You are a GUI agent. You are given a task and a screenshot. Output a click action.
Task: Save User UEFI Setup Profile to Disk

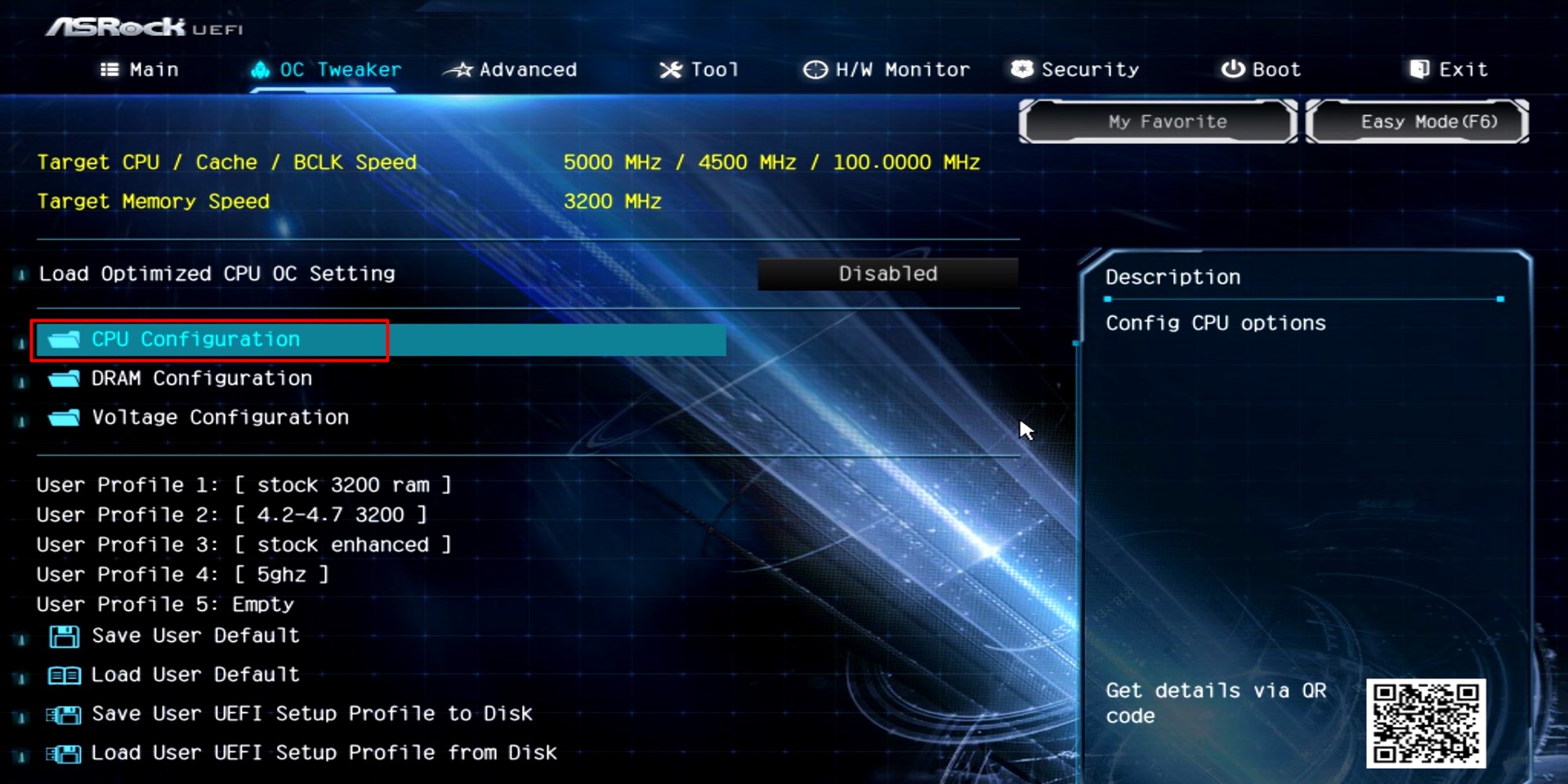click(x=311, y=715)
